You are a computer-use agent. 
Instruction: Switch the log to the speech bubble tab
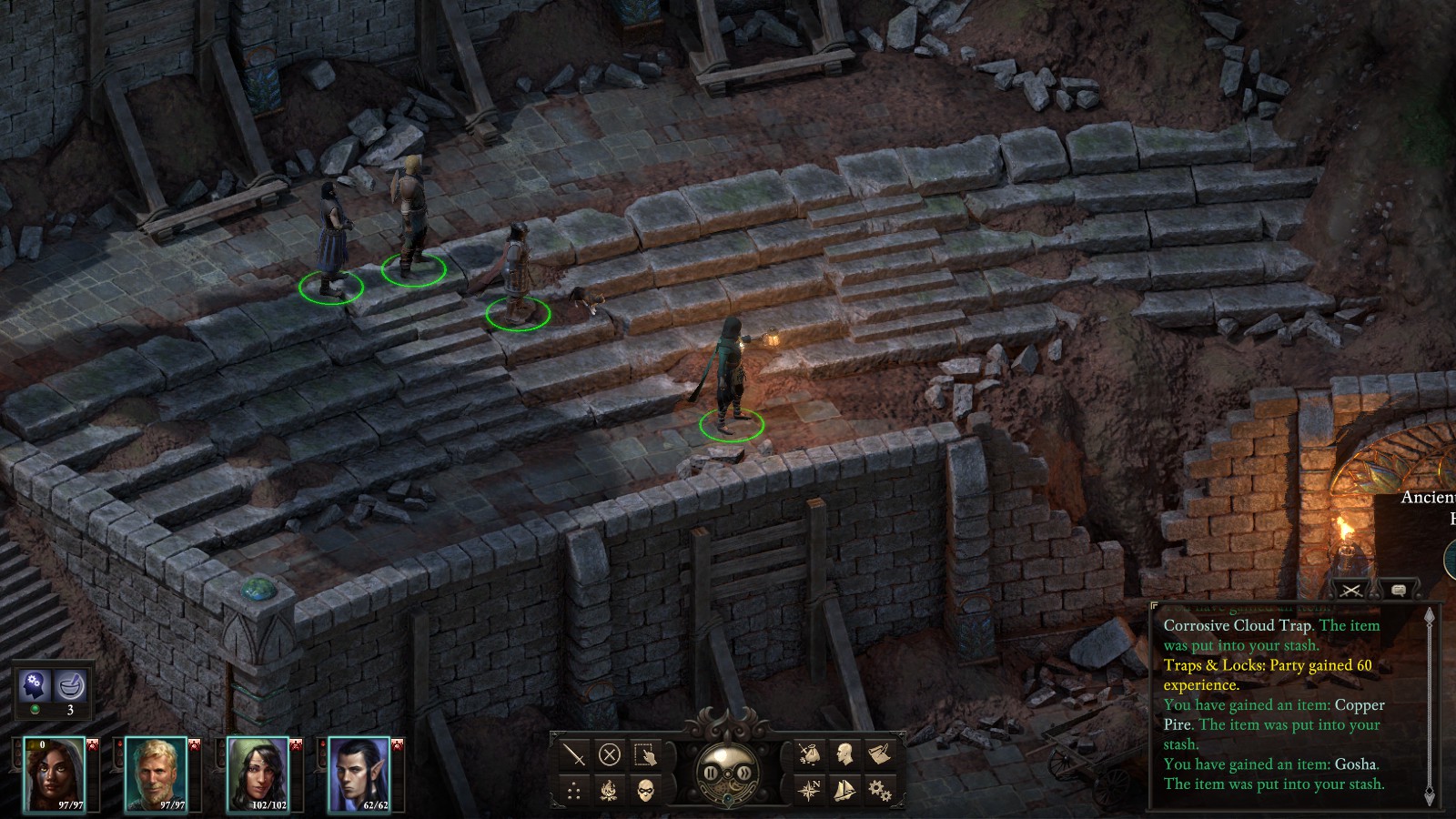click(1399, 590)
